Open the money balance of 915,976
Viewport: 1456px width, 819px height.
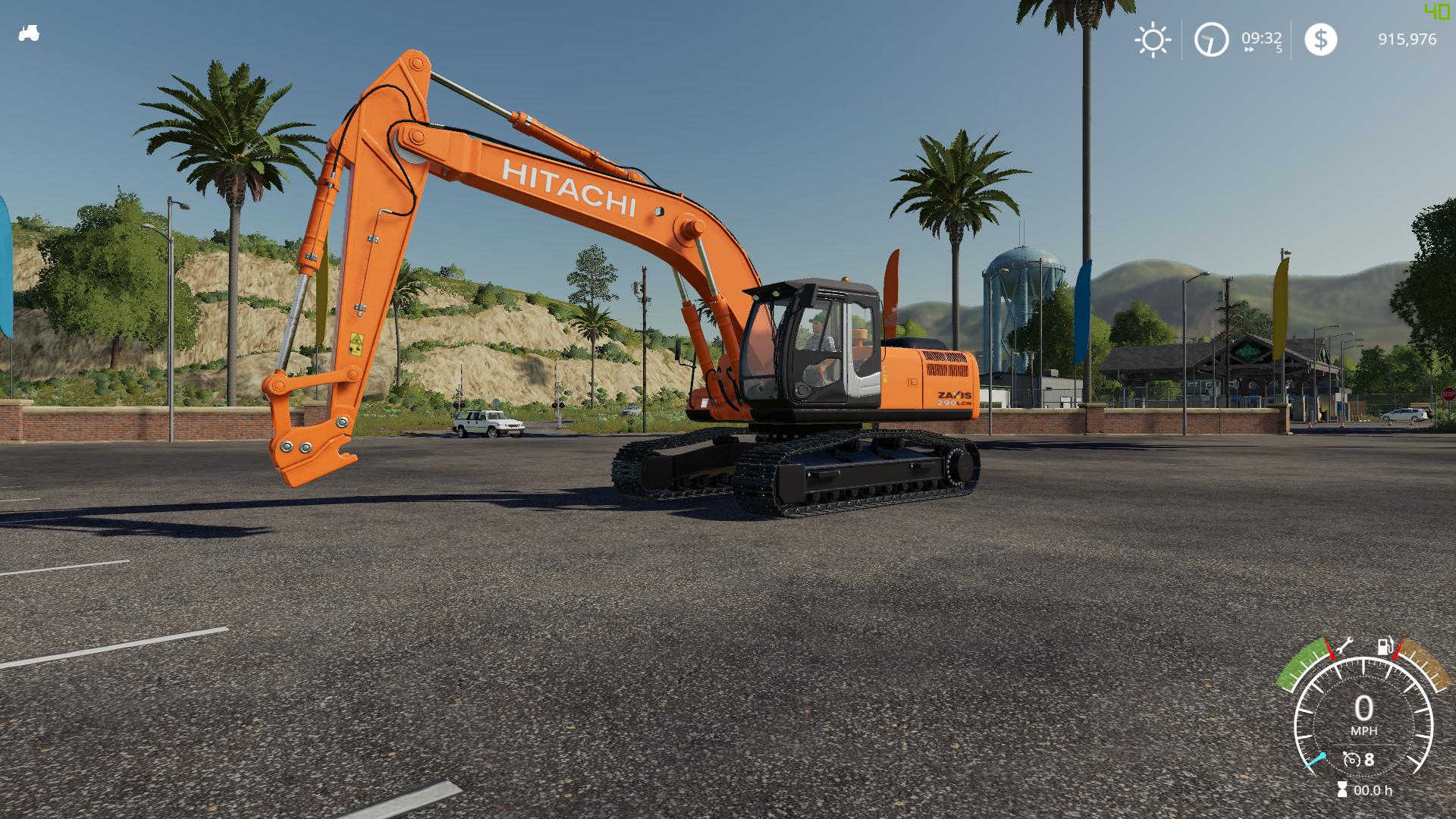click(1407, 39)
